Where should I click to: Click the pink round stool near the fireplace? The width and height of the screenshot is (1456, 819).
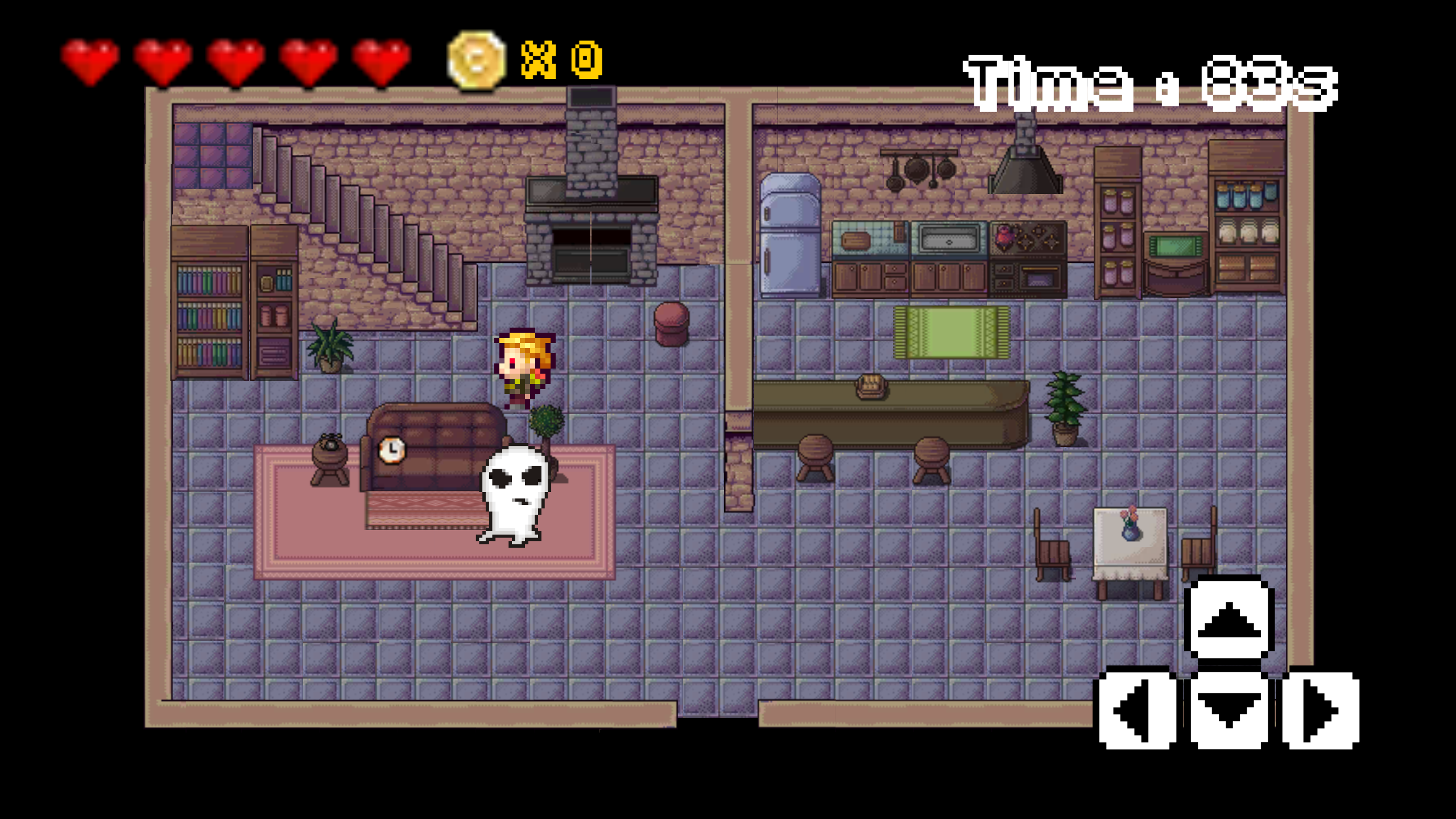click(670, 324)
